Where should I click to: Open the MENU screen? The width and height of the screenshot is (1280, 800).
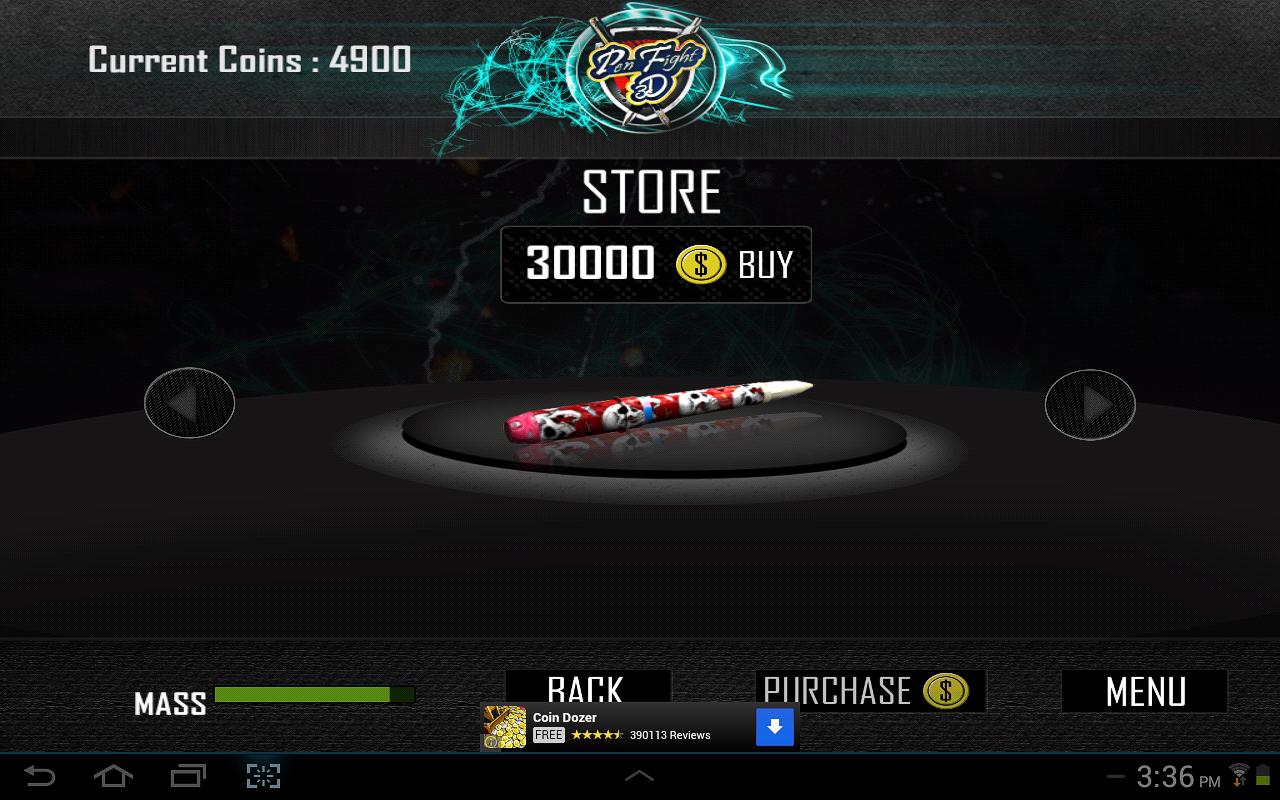pos(1144,691)
